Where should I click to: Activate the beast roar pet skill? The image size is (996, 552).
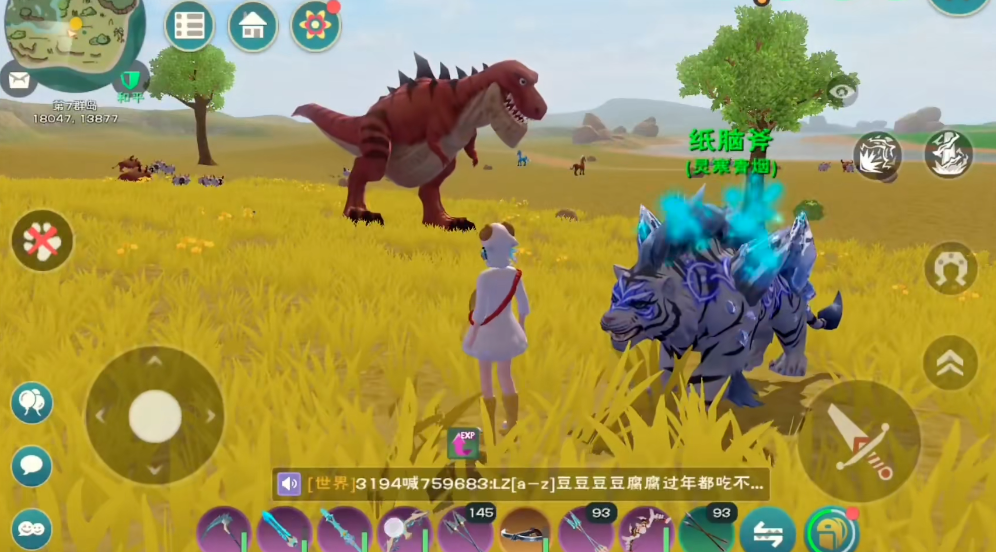(x=877, y=155)
